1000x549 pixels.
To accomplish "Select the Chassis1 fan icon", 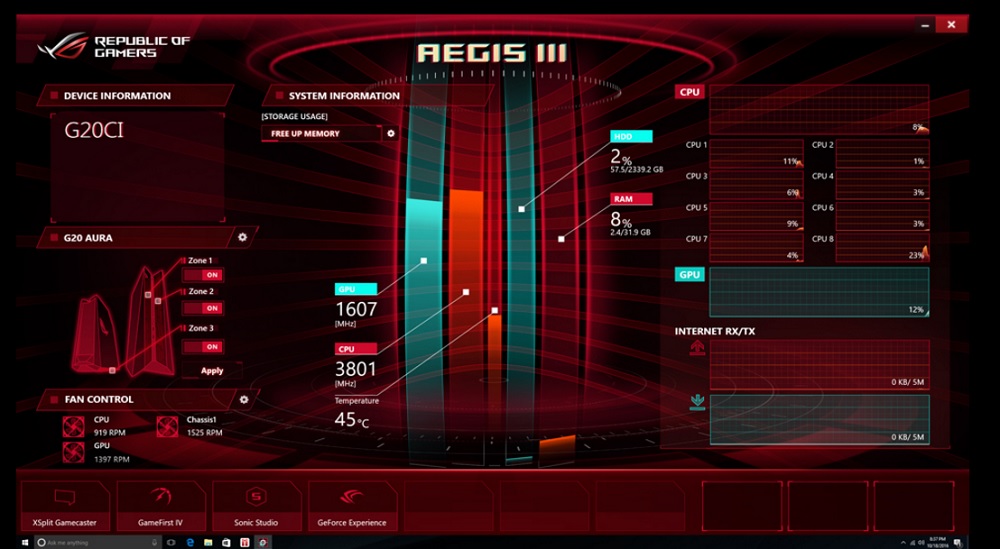I will point(168,426).
